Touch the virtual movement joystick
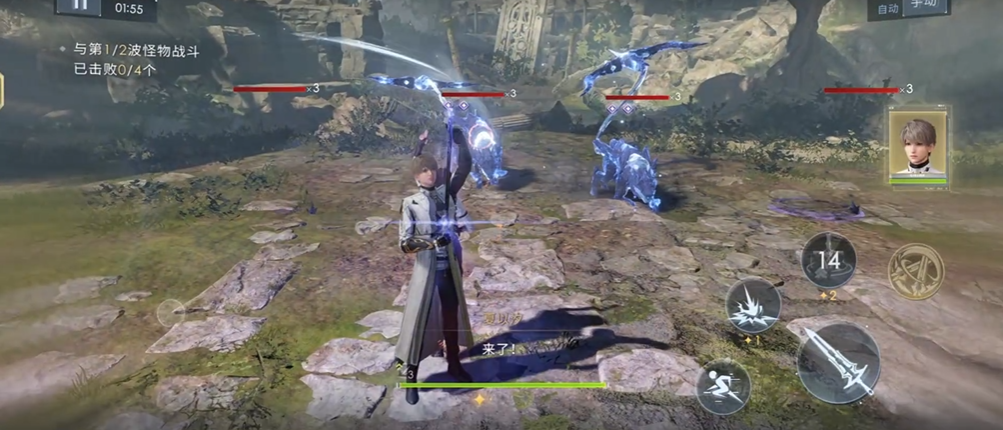1003x430 pixels. tap(171, 313)
